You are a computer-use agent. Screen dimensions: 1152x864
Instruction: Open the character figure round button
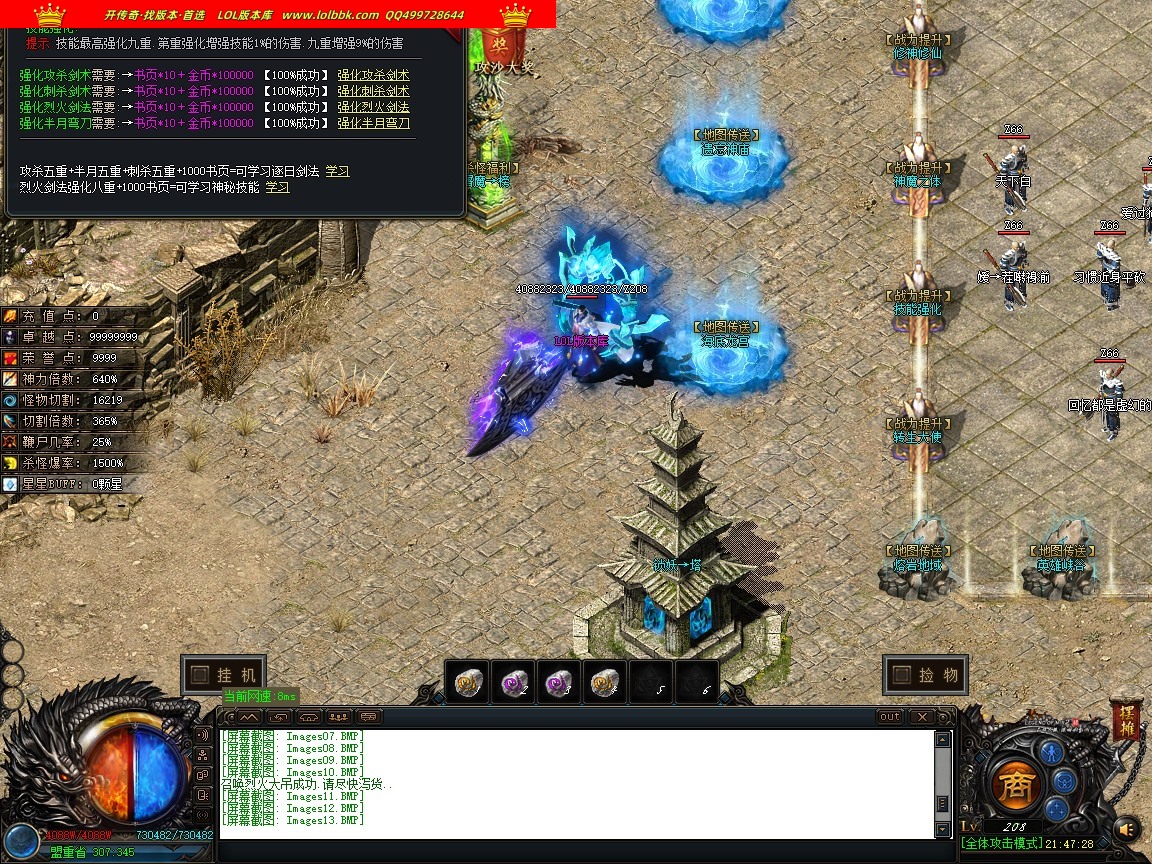click(x=1050, y=750)
